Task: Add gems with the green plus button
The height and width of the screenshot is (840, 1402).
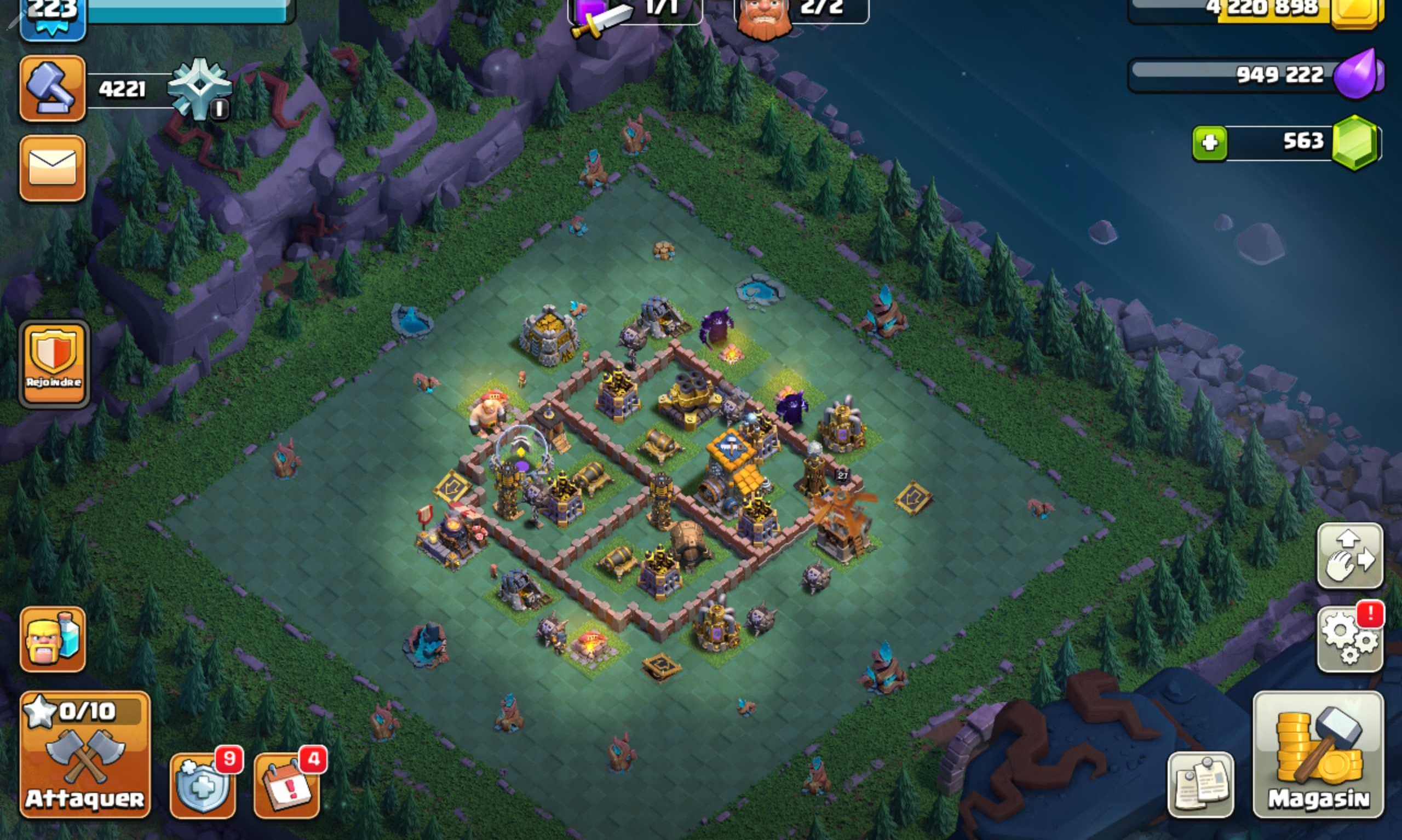Action: (x=1210, y=143)
